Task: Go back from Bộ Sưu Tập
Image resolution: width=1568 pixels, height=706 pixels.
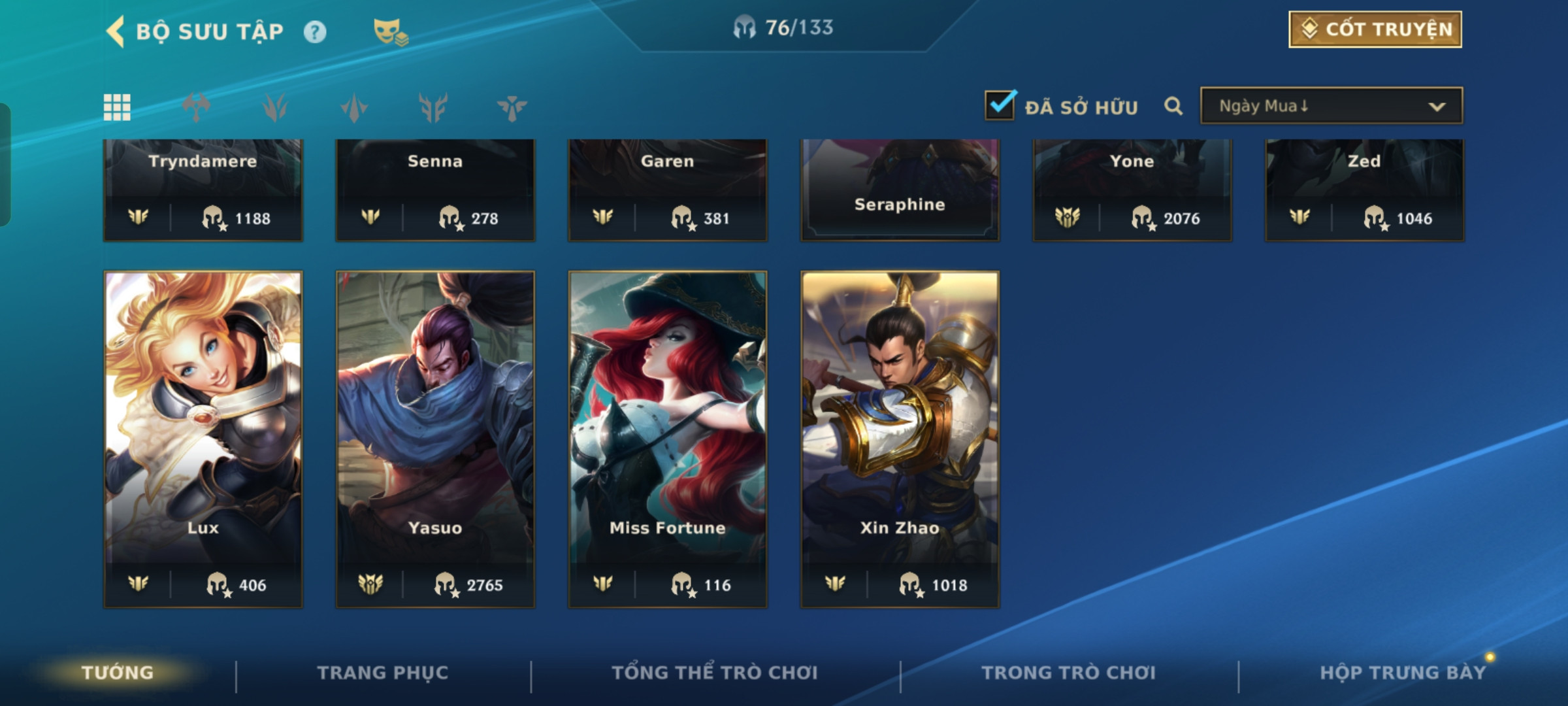Action: point(116,31)
